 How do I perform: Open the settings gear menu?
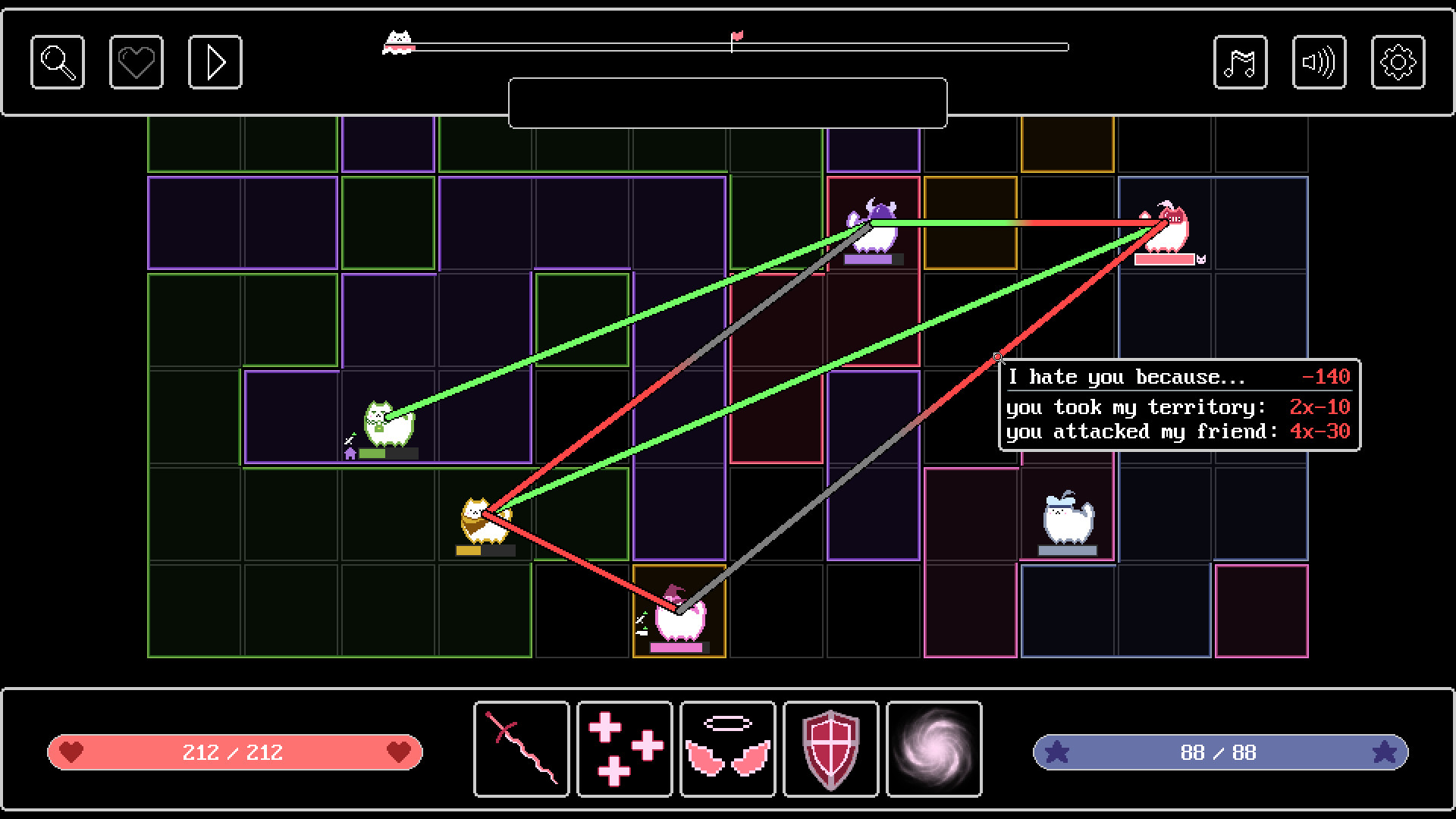coord(1398,62)
